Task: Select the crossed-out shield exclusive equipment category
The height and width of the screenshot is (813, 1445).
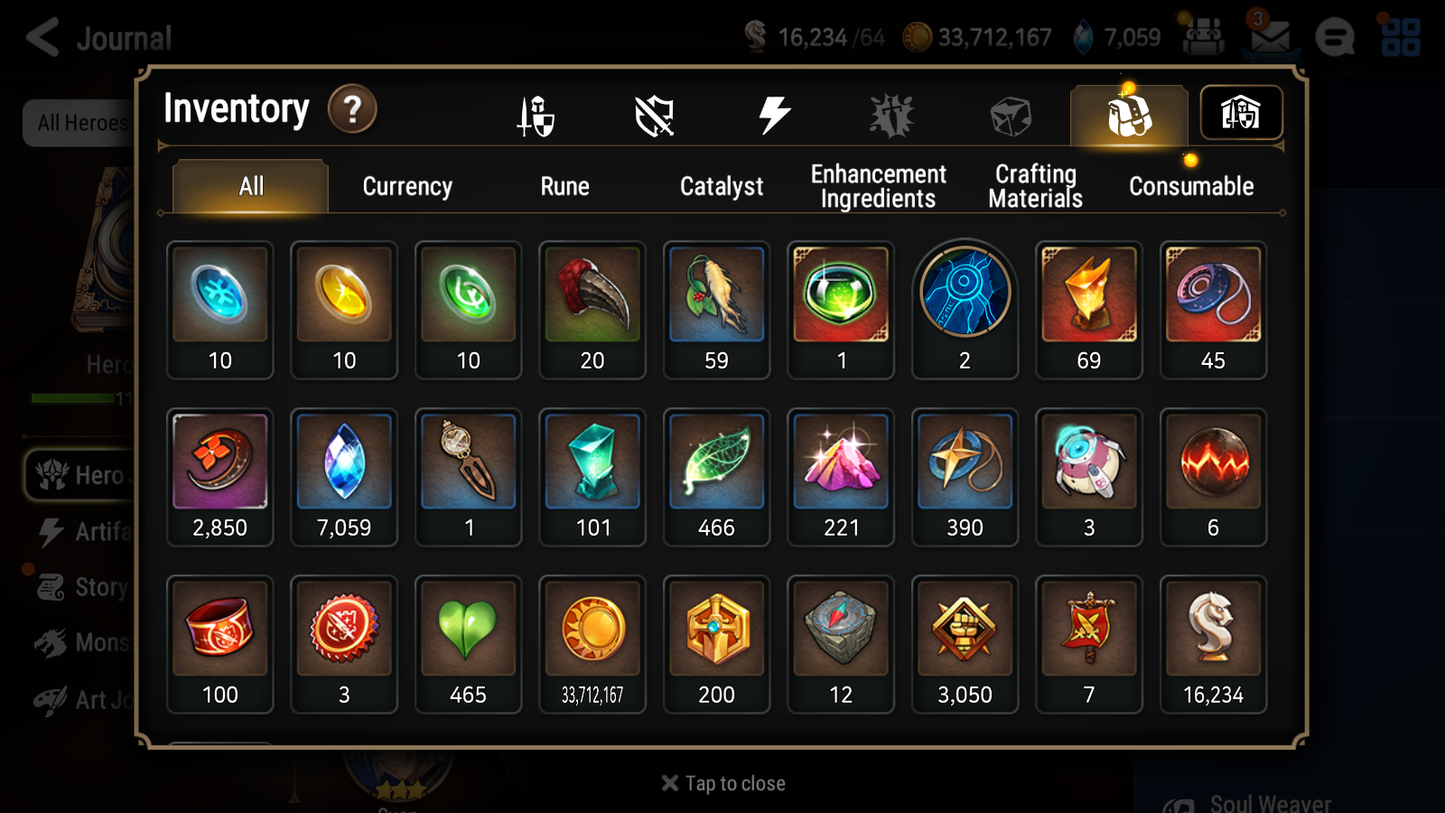Action: click(x=655, y=113)
